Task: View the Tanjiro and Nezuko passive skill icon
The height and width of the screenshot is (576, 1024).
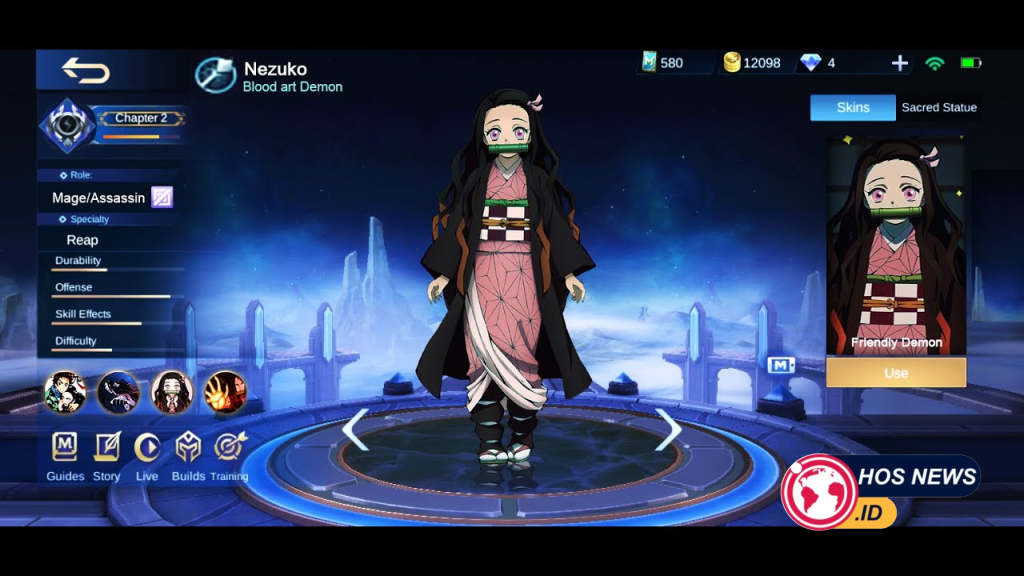Action: (65, 392)
